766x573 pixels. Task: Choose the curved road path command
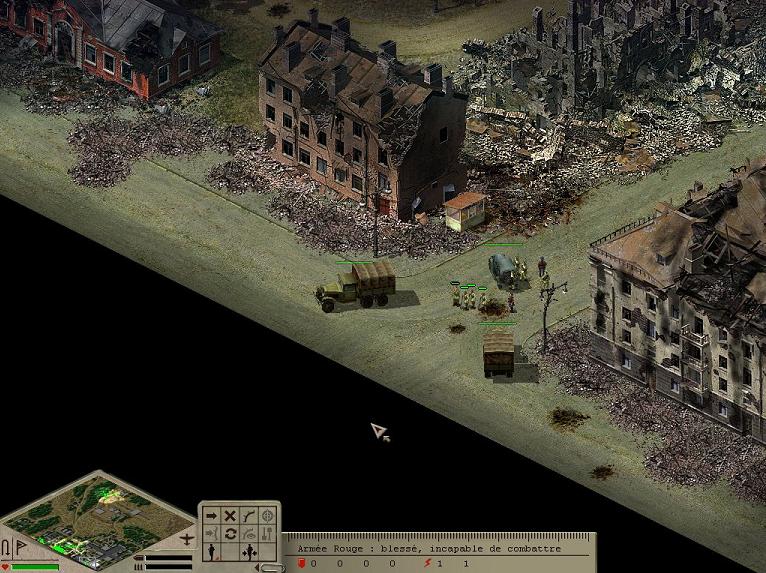click(x=249, y=516)
